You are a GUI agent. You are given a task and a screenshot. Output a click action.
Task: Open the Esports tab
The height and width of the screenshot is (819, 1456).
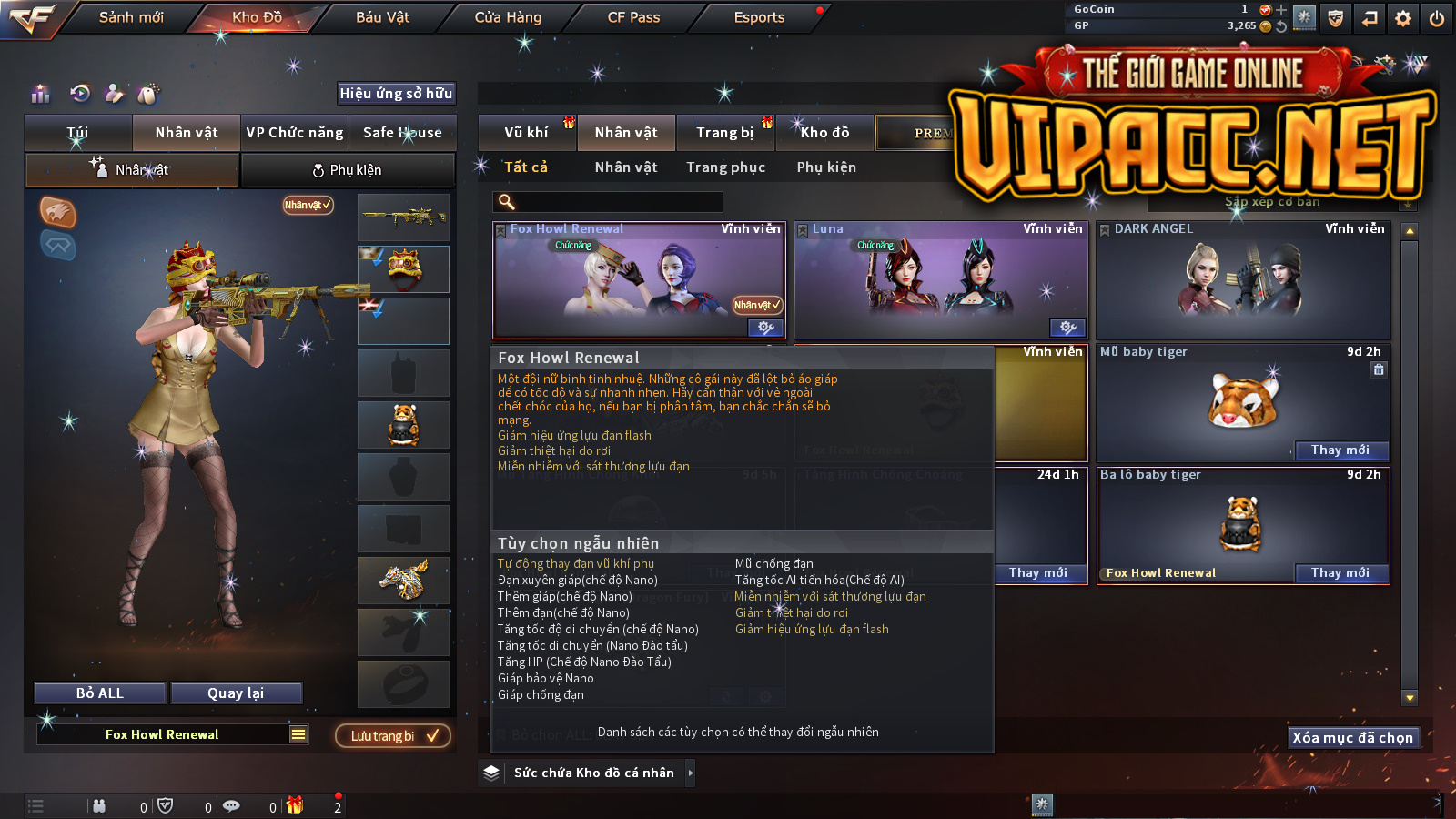click(x=759, y=17)
